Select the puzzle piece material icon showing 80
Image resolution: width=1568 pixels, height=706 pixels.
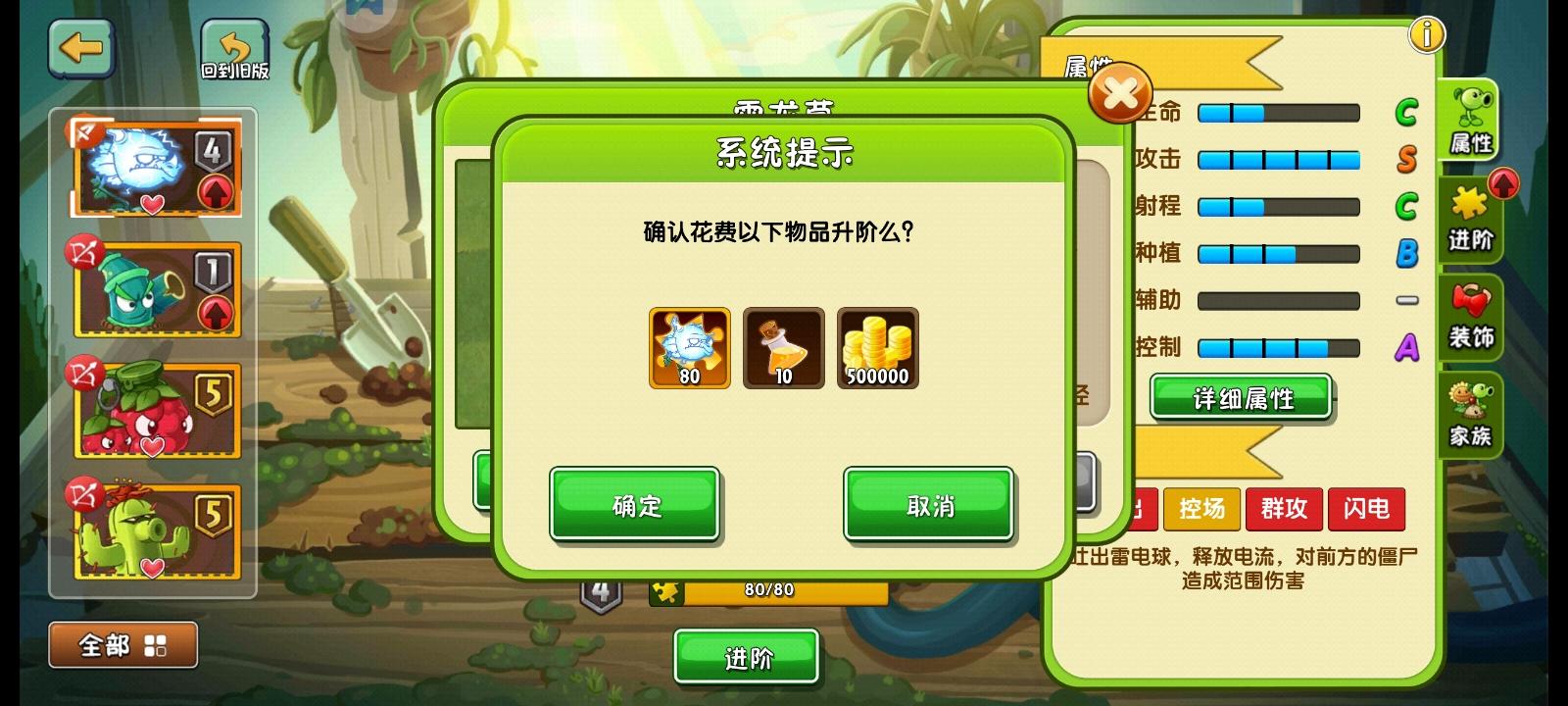click(687, 348)
